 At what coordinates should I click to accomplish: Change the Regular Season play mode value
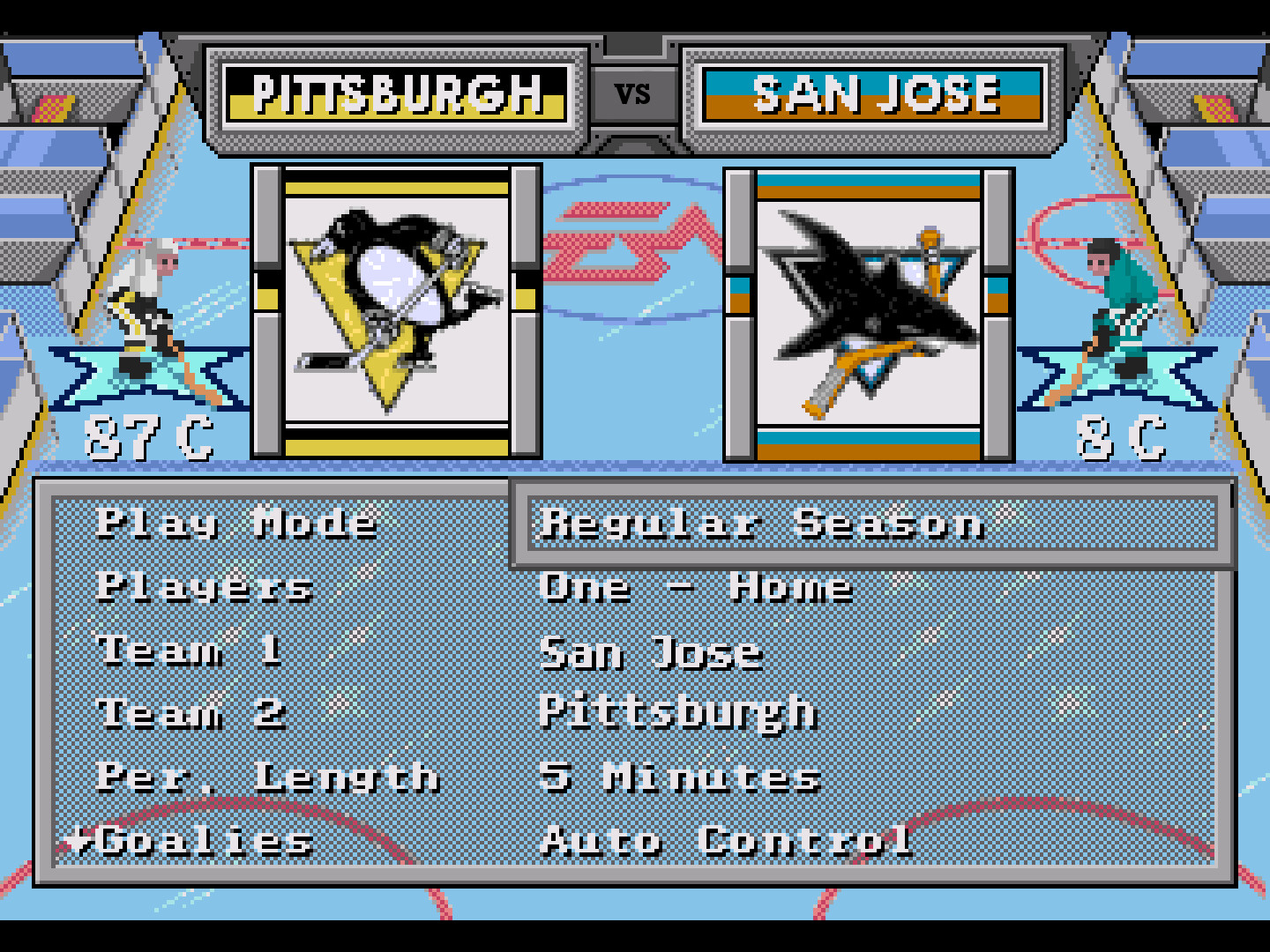(x=762, y=524)
